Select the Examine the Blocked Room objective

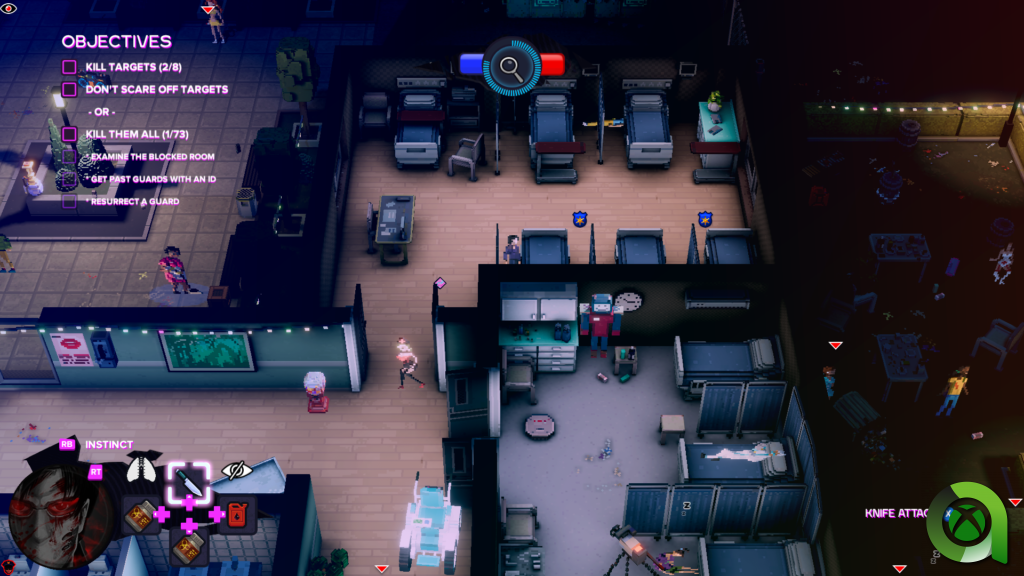pyautogui.click(x=150, y=157)
